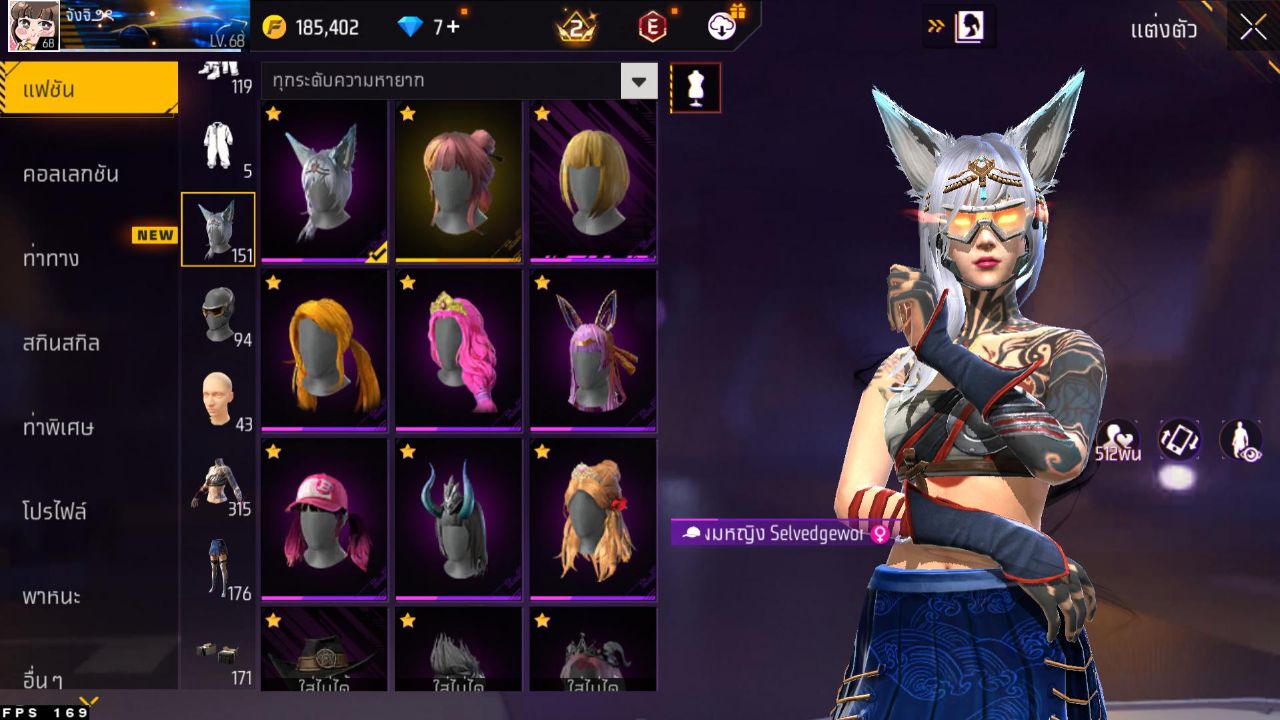Toggle the character visibility eye icon

click(1240, 440)
